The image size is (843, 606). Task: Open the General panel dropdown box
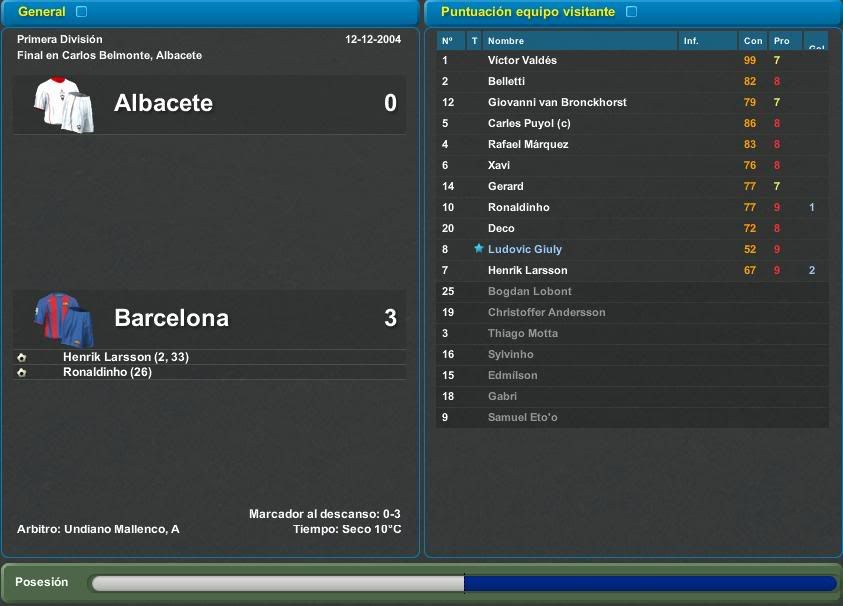[81, 12]
